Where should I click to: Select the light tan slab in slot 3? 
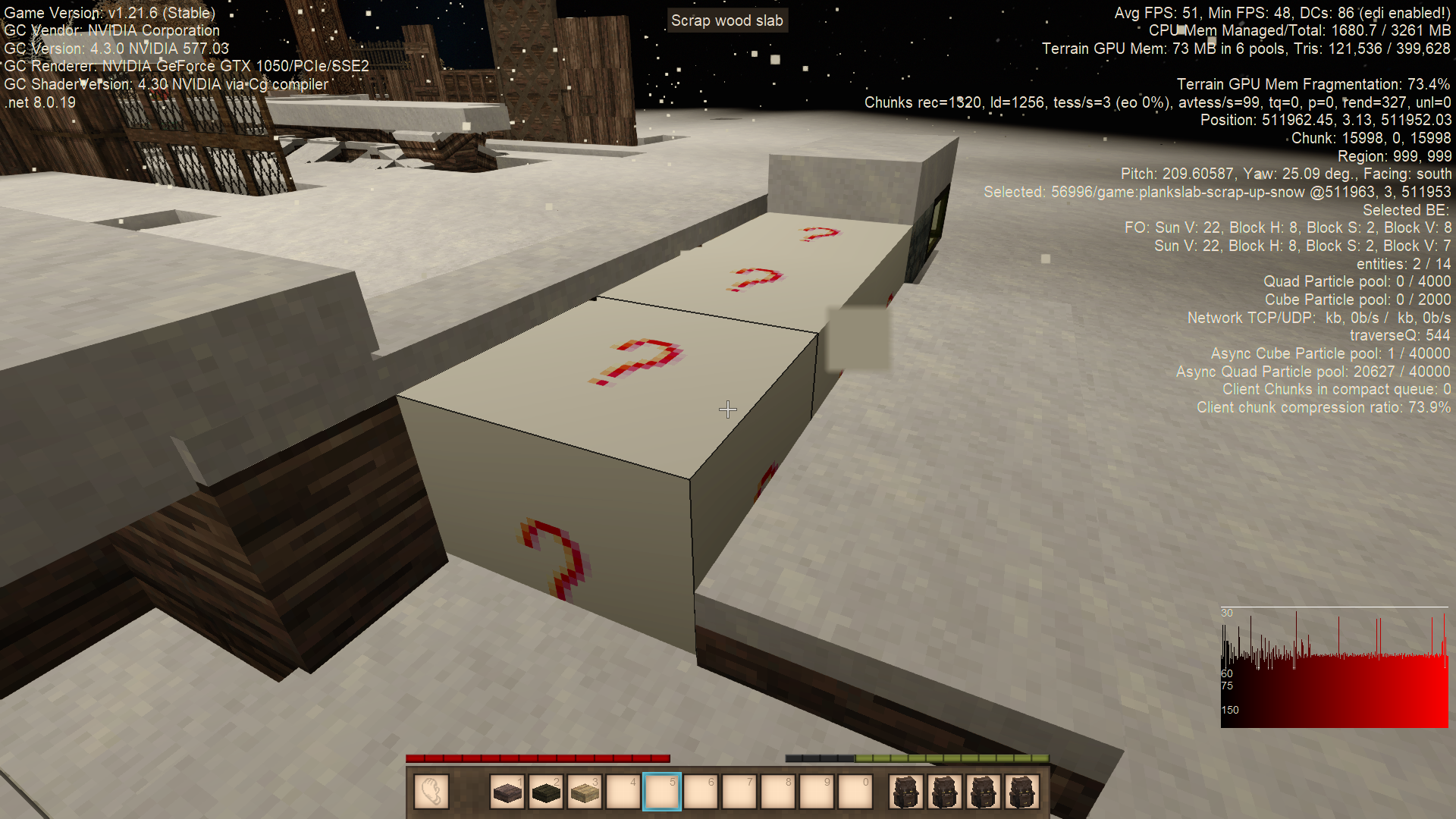585,792
